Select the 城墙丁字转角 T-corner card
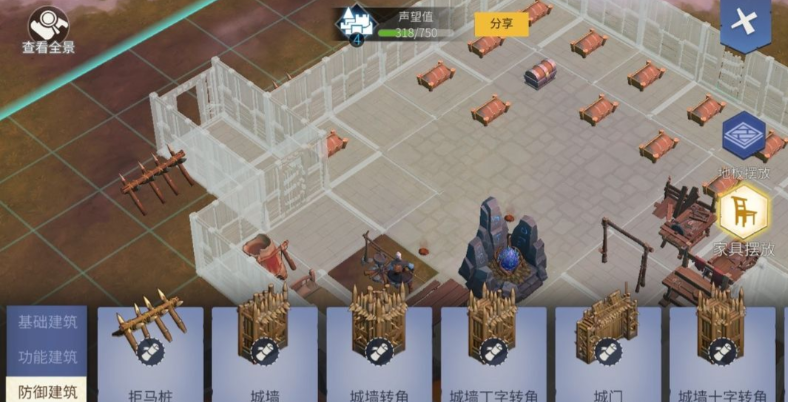Screen dimensions: 788x402 492,352
